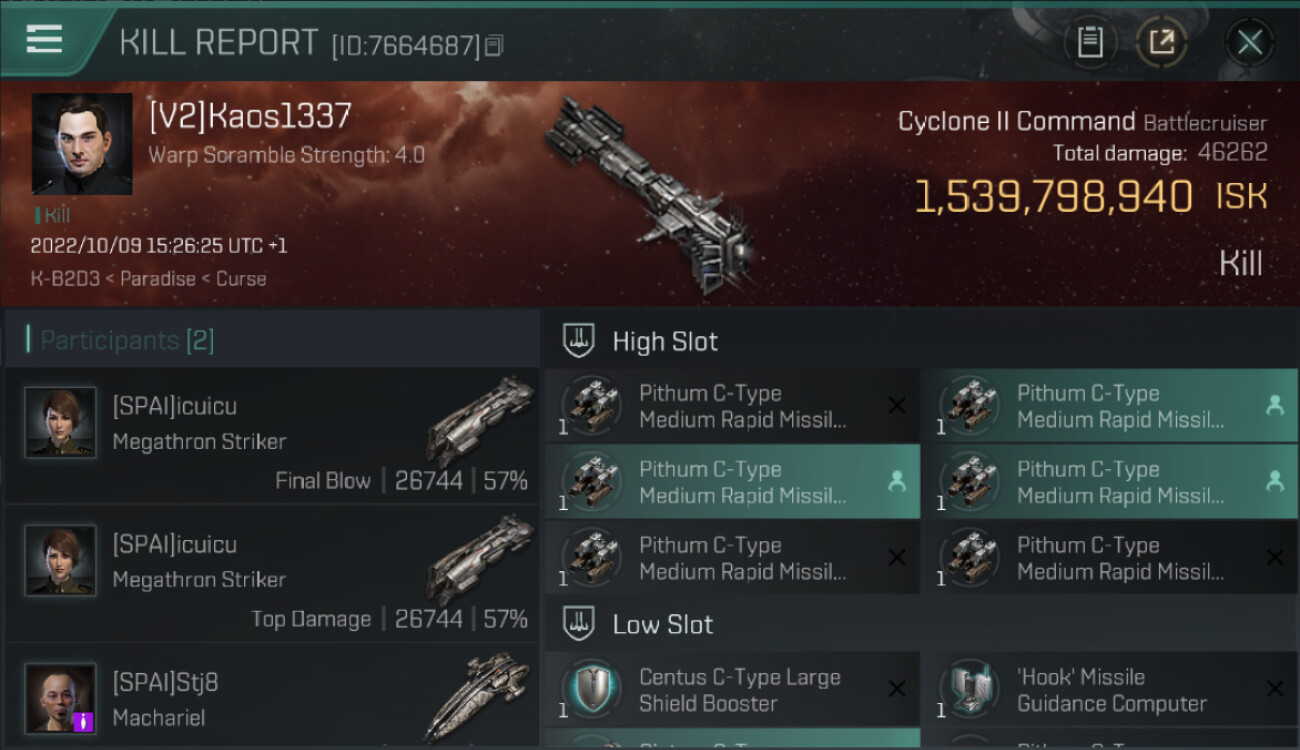Image resolution: width=1300 pixels, height=750 pixels.
Task: Collapse the High Slot section header
Action: pyautogui.click(x=665, y=341)
